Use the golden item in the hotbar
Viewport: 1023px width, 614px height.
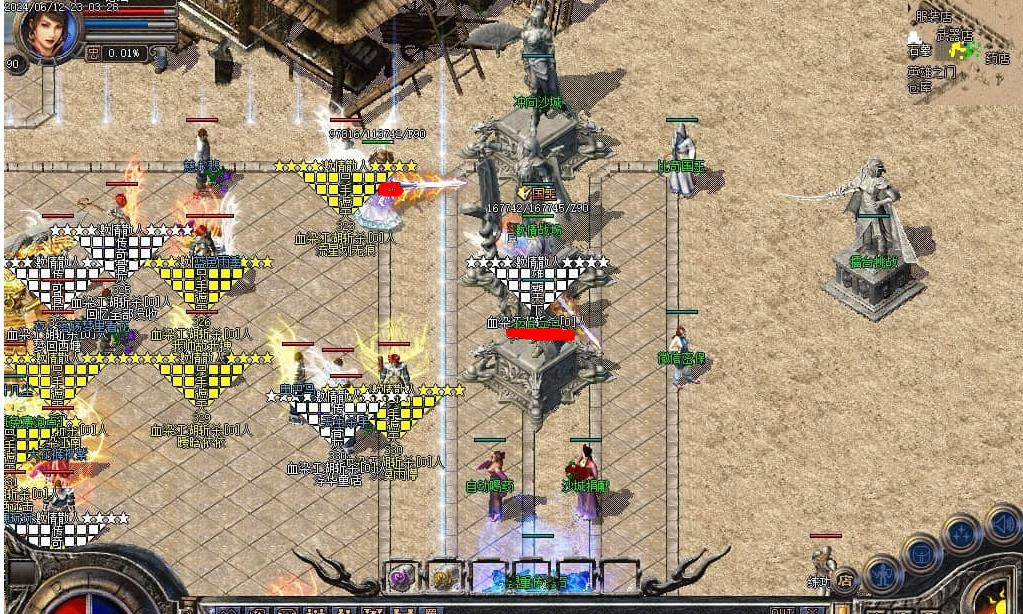click(x=443, y=577)
